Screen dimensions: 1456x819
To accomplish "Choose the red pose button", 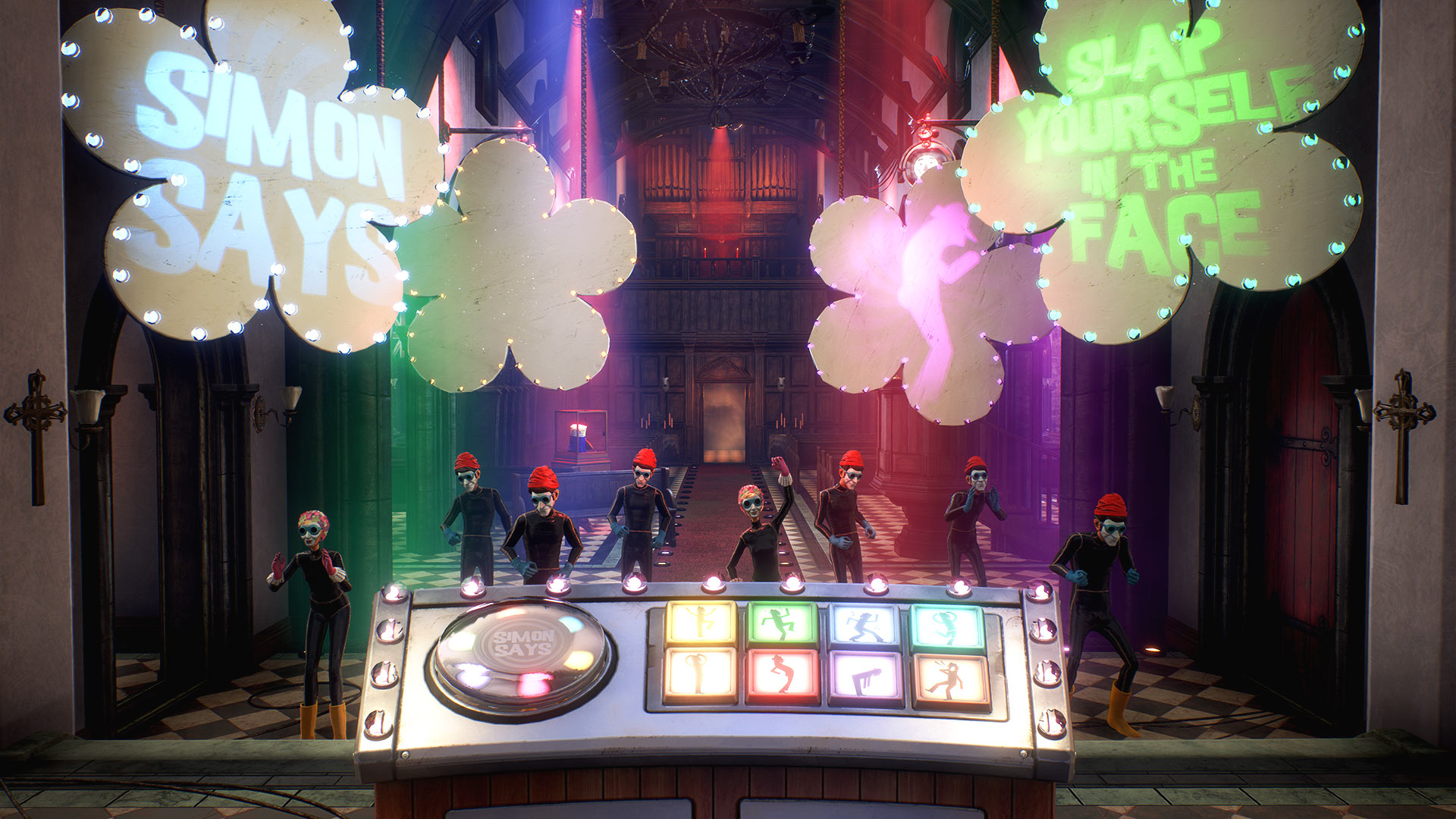I will point(783,676).
